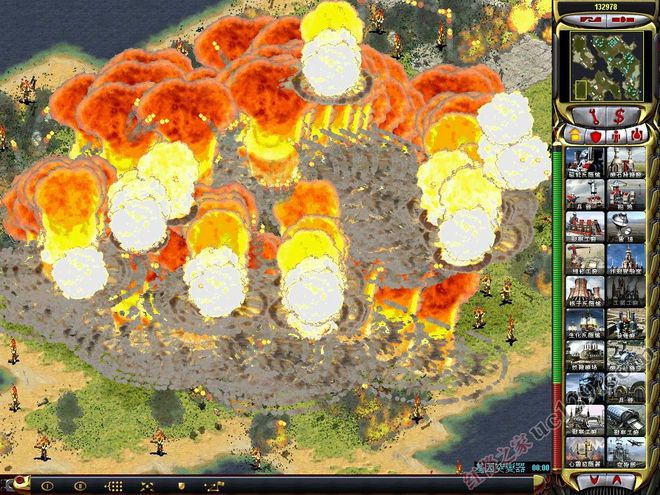Select the ore refinery build icon
Viewport: 660px width, 495px height.
623,158
